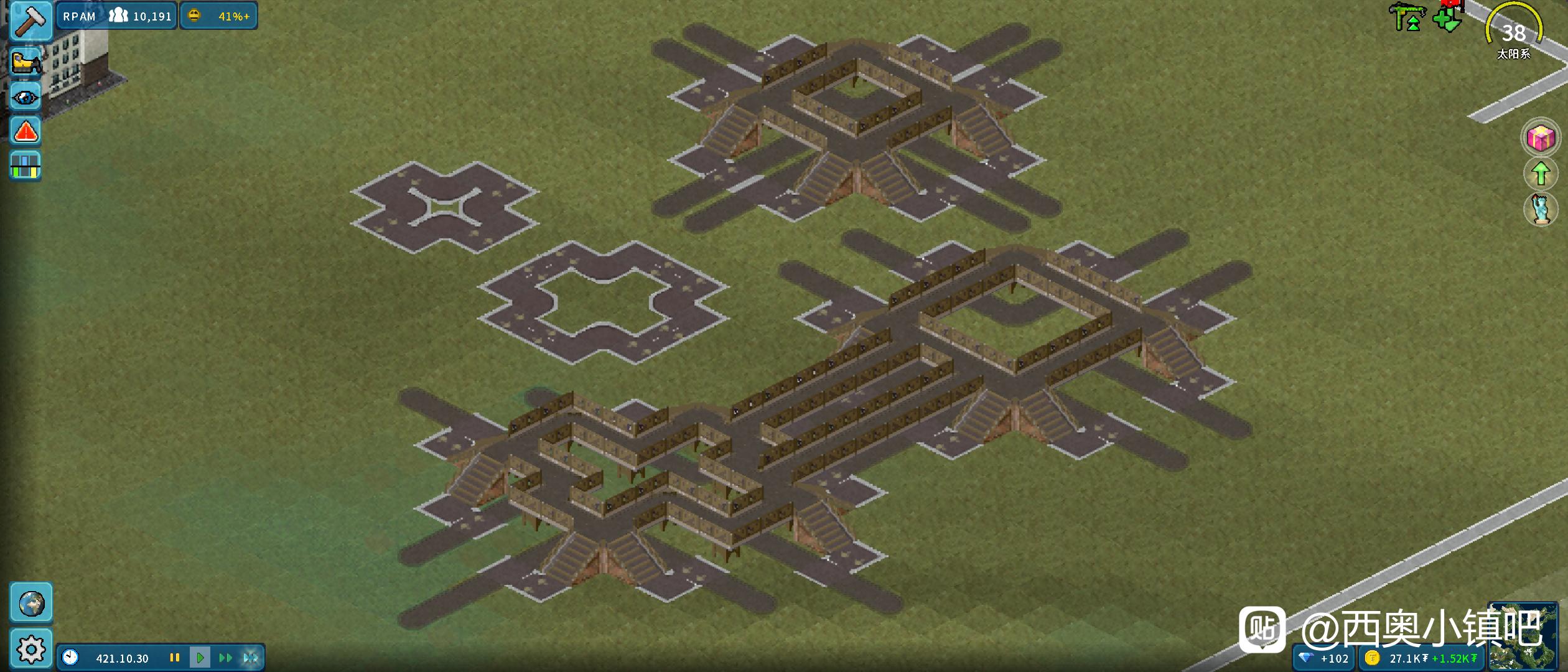This screenshot has height=672, width=1568.
Task: Open the gear settings menu
Action: (31, 650)
